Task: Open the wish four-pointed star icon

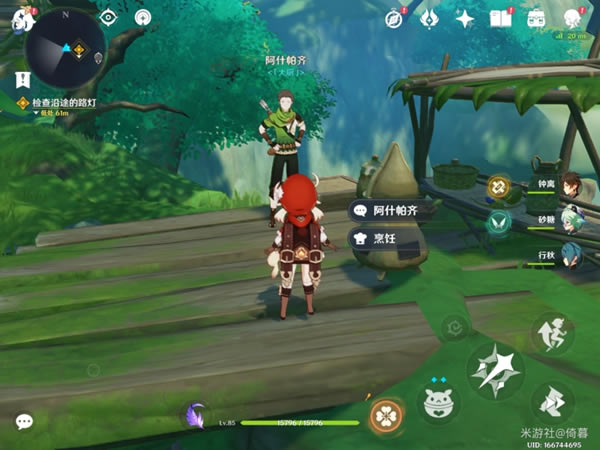Action: click(465, 18)
